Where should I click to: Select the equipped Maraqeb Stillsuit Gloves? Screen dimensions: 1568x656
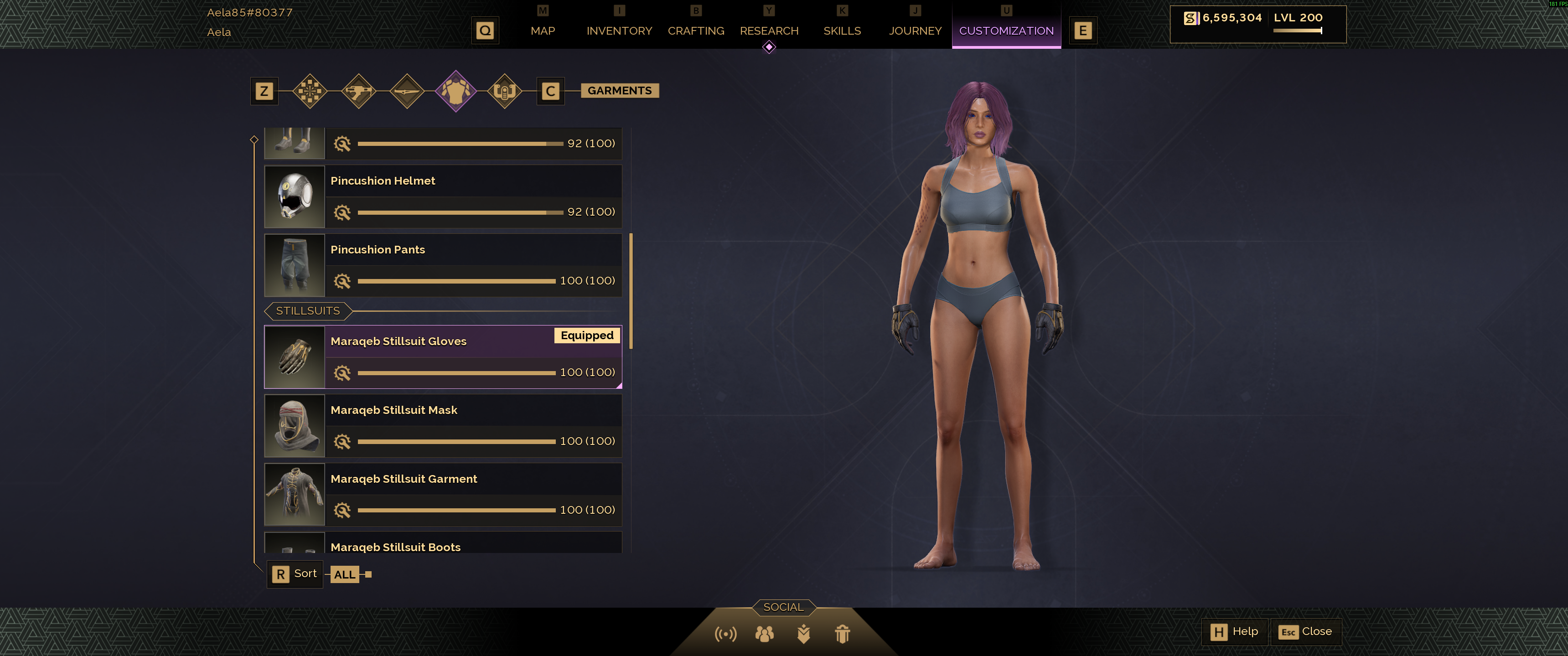[x=443, y=356]
